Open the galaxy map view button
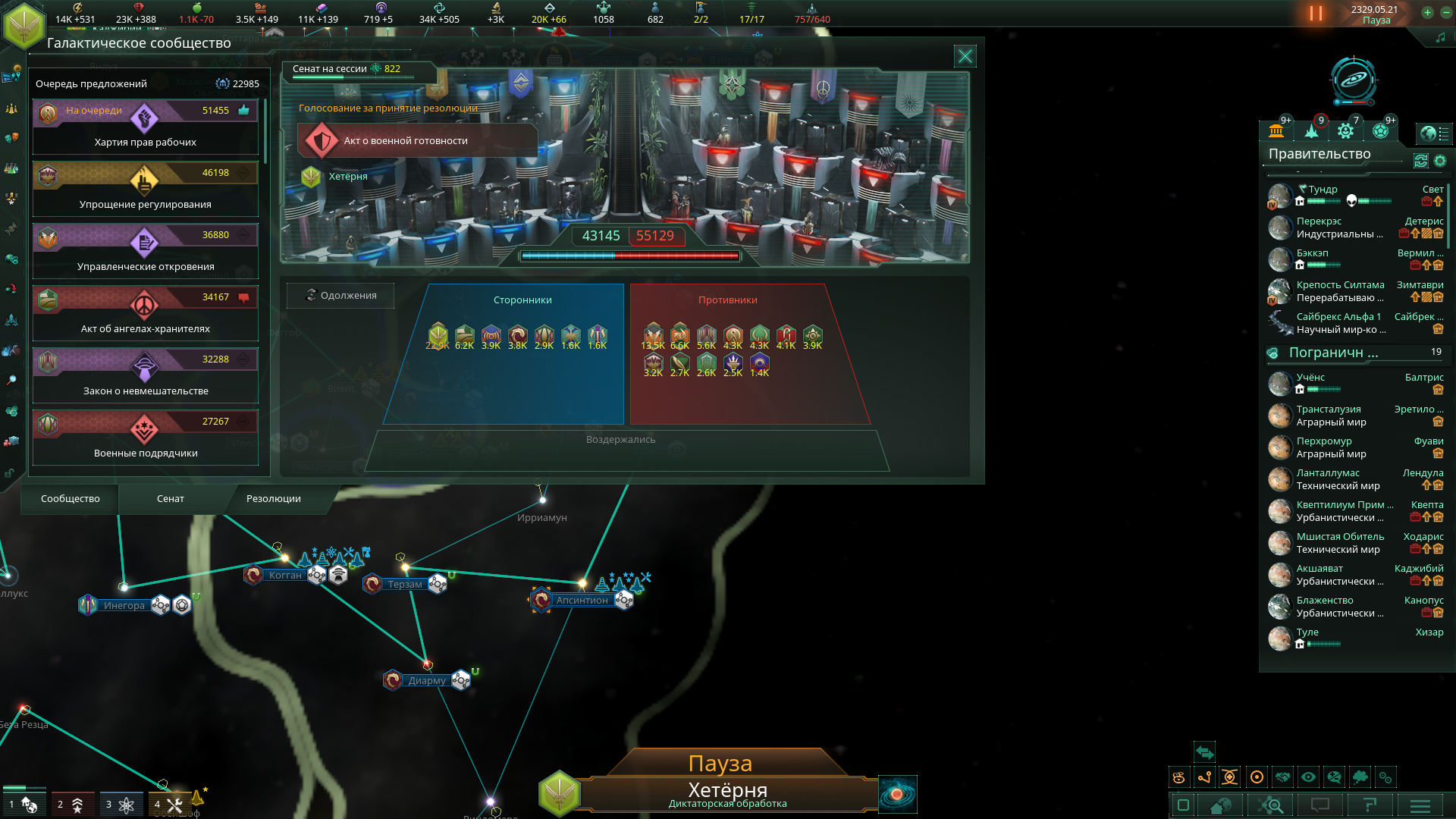The image size is (1456, 819). (898, 794)
